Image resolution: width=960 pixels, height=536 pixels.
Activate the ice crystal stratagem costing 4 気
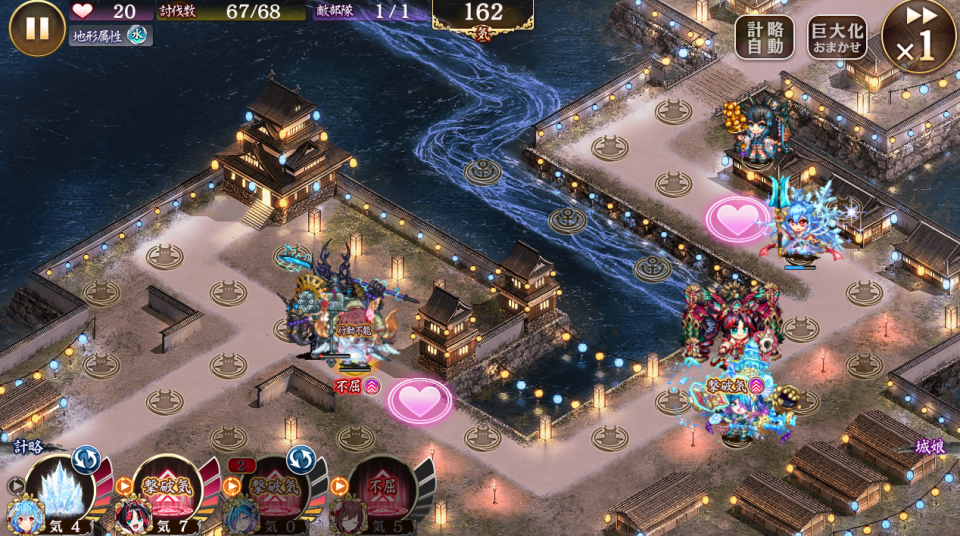[60, 492]
